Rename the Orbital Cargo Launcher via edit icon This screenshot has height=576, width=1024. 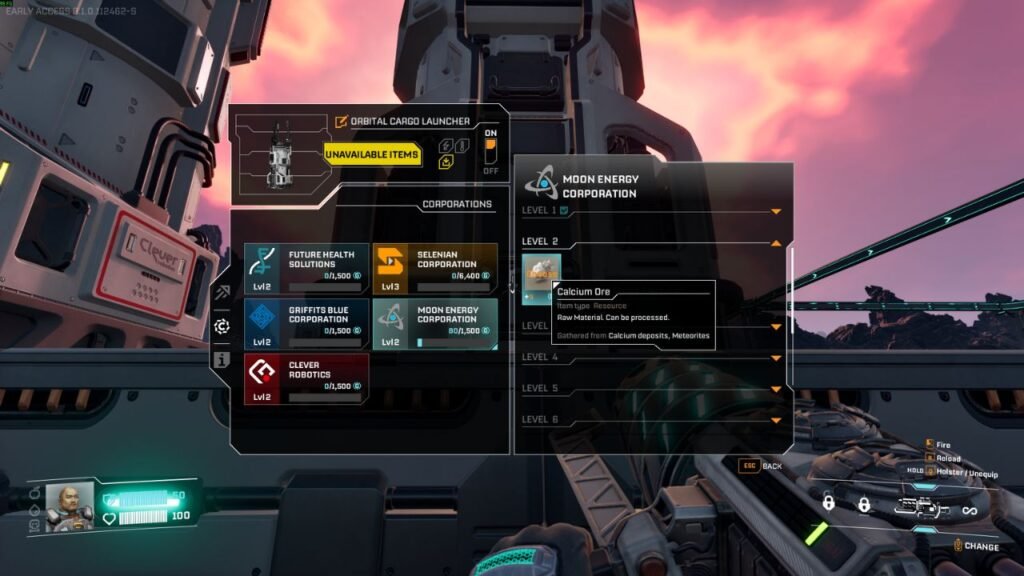click(x=341, y=122)
